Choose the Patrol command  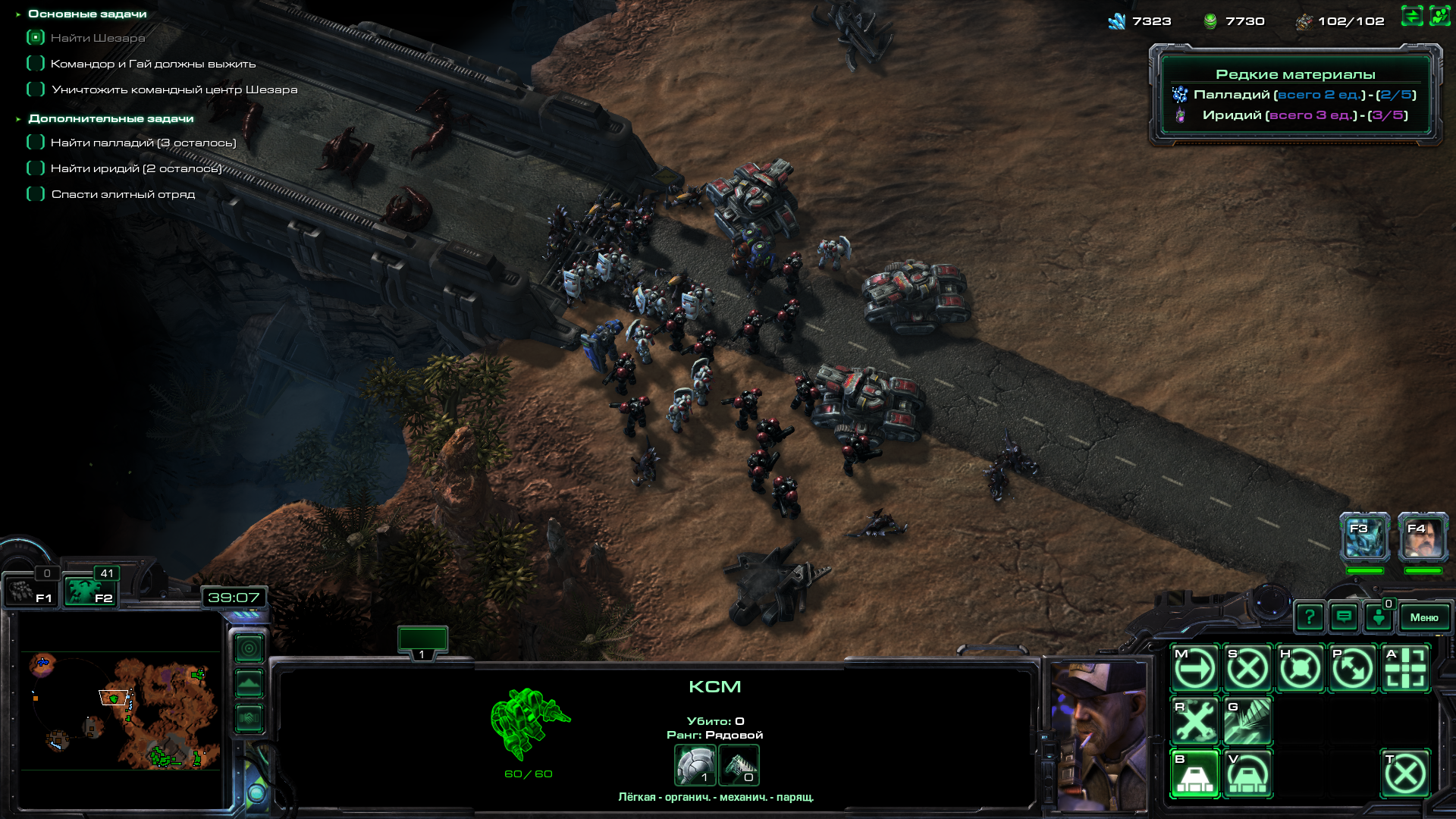pos(1352,669)
